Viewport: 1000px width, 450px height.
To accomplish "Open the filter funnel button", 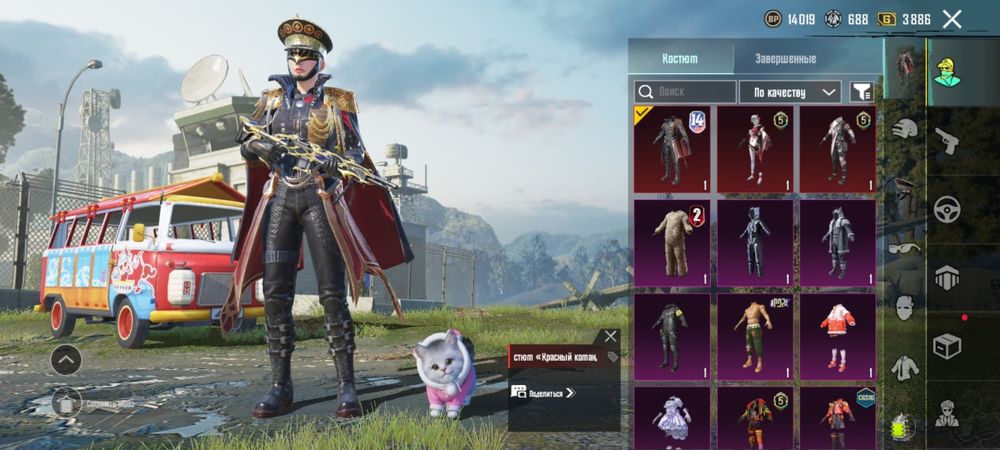I will click(x=860, y=92).
